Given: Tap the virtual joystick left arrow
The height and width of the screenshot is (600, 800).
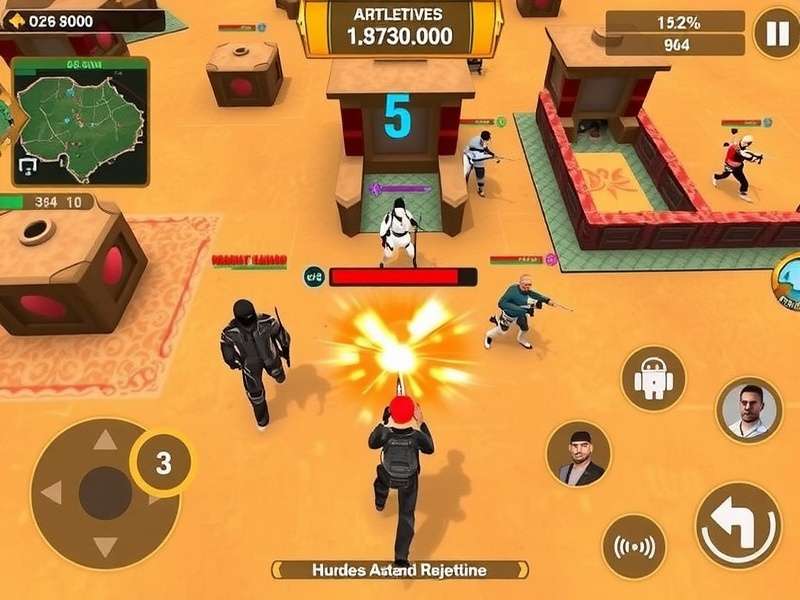Looking at the screenshot, I should 52,492.
